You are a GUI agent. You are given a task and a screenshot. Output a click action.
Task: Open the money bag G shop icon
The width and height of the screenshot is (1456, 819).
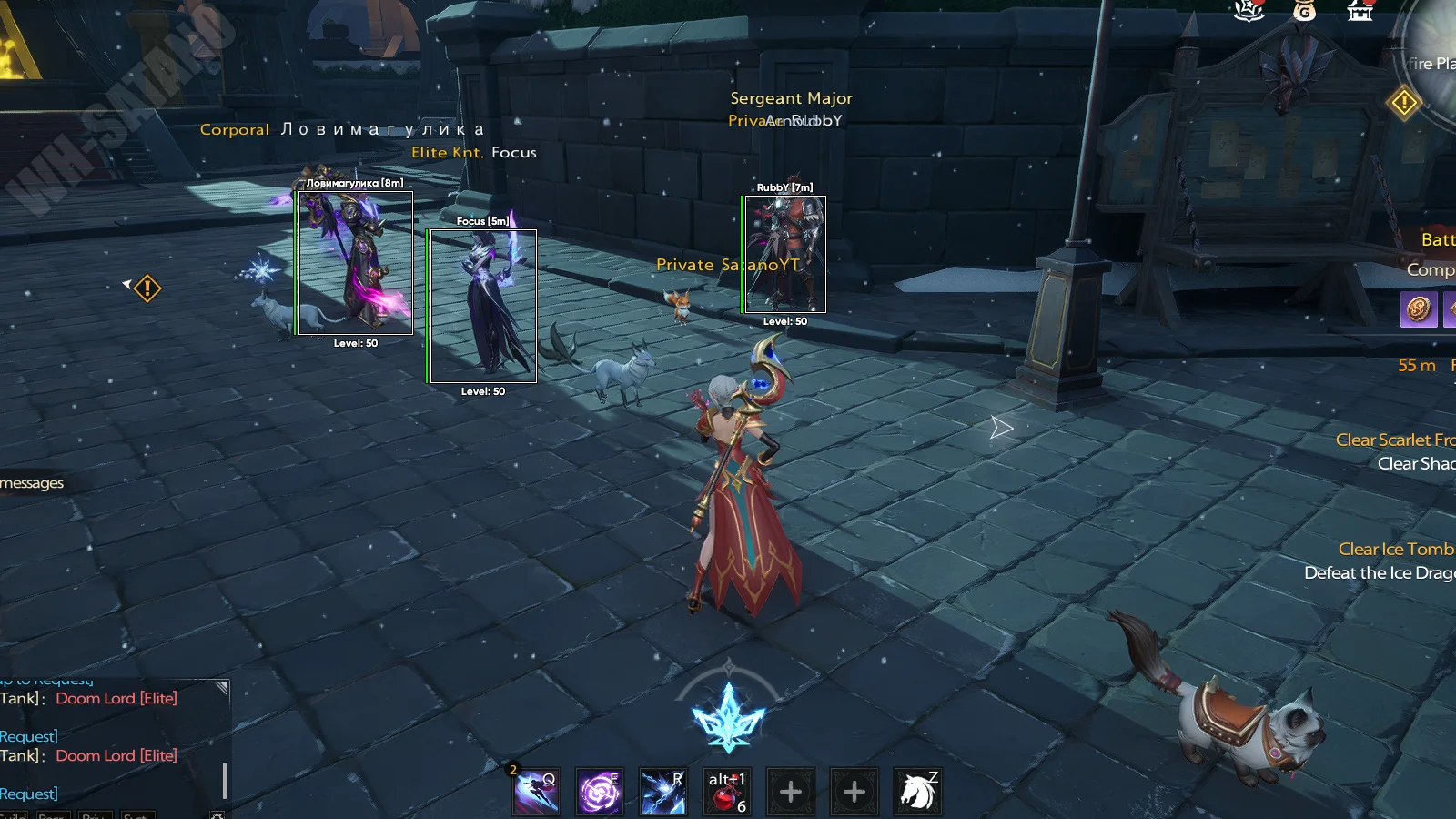[1304, 10]
